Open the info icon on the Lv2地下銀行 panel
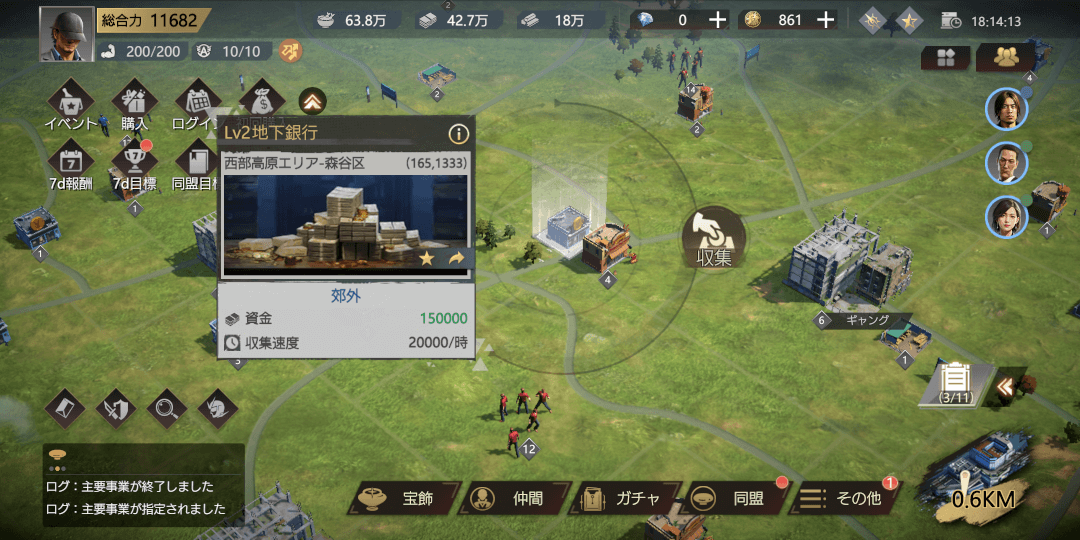The image size is (1080, 540). (458, 133)
